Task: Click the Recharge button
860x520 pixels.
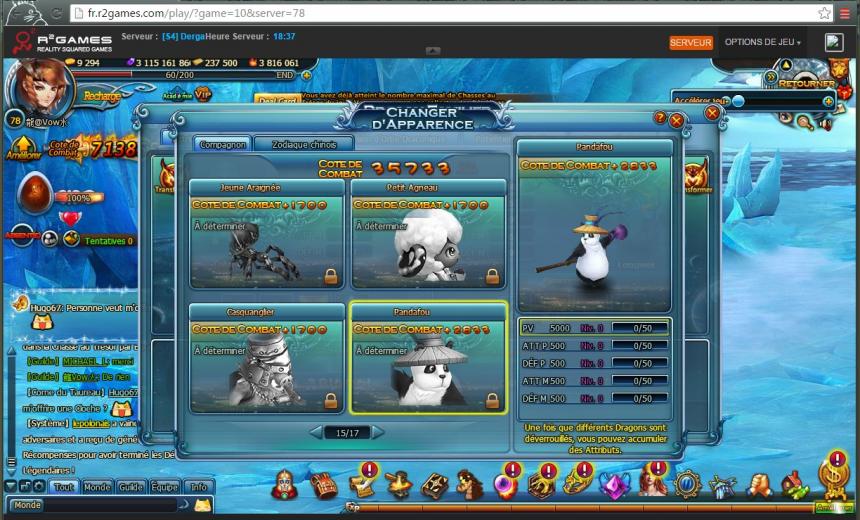Action: tap(102, 96)
